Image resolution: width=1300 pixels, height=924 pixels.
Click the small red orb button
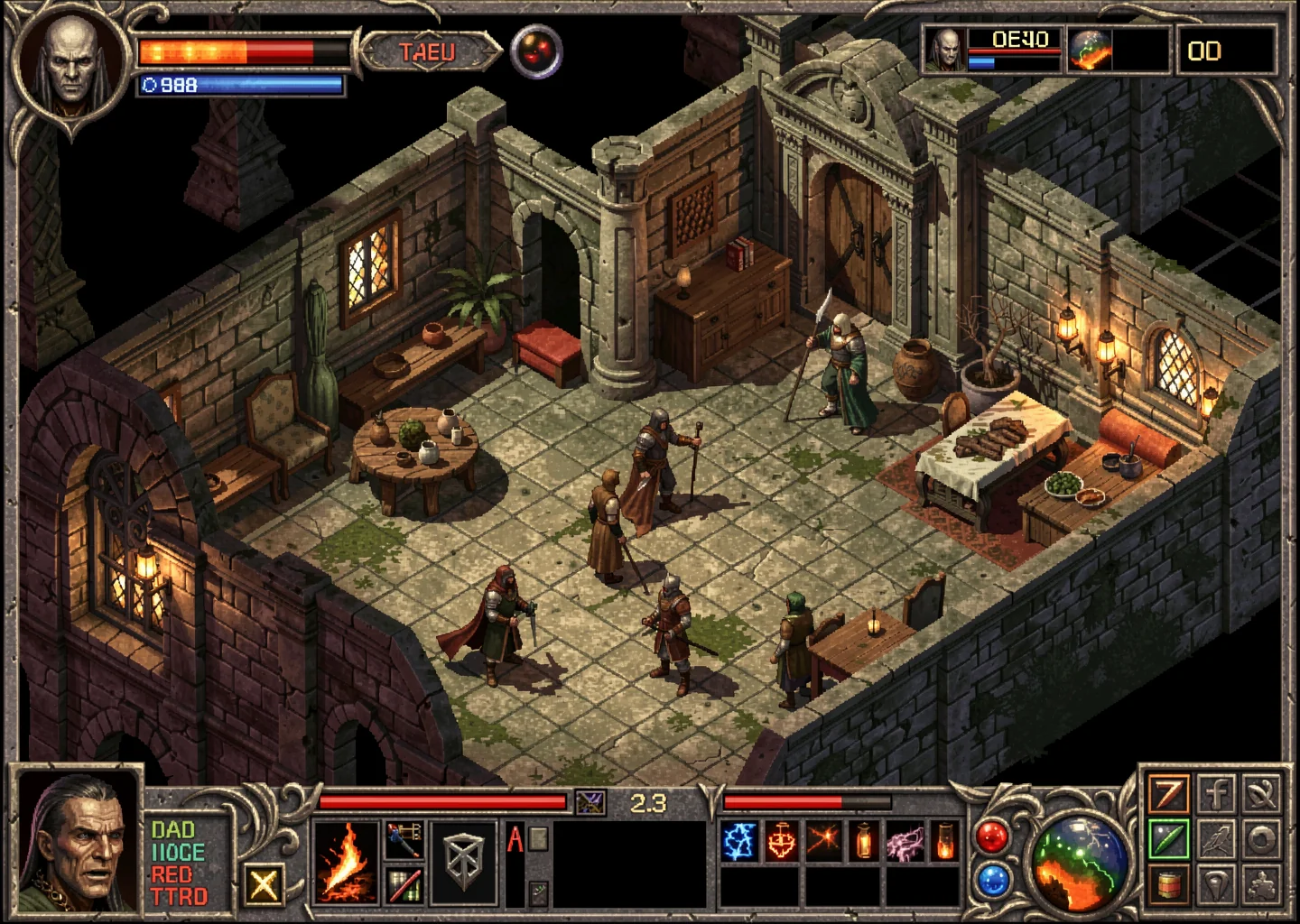click(991, 837)
